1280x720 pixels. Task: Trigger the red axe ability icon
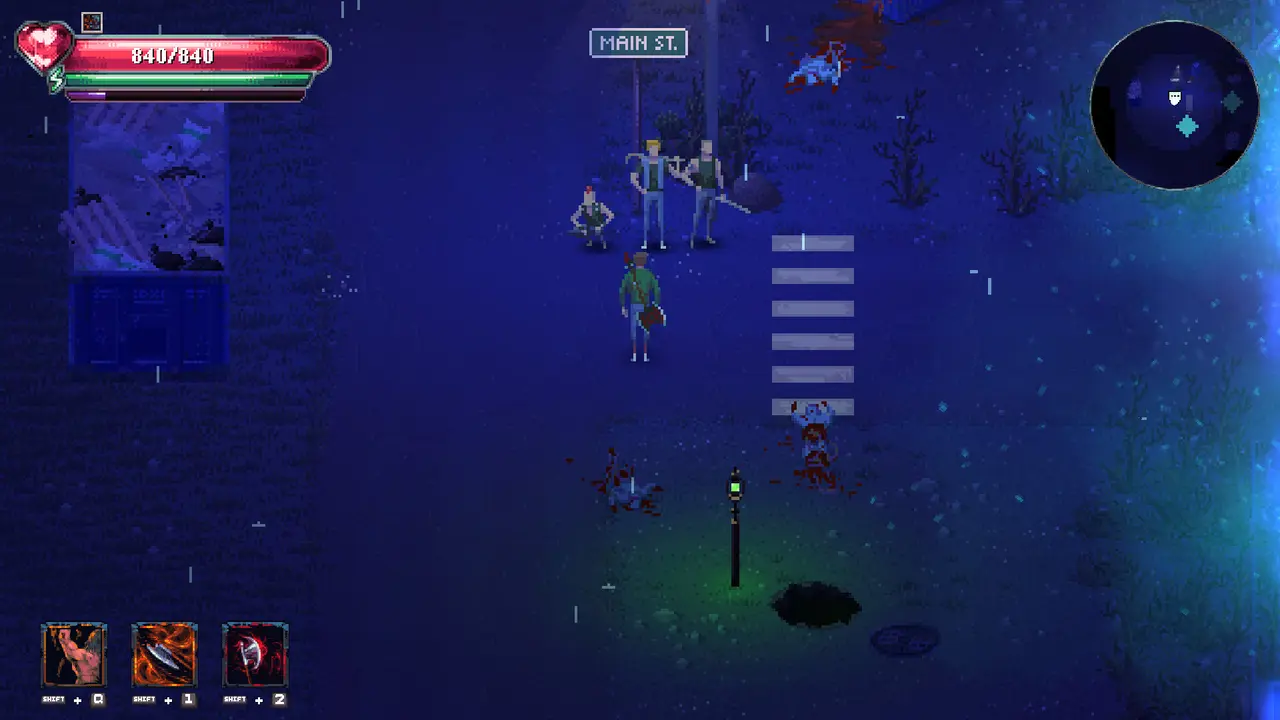(255, 653)
